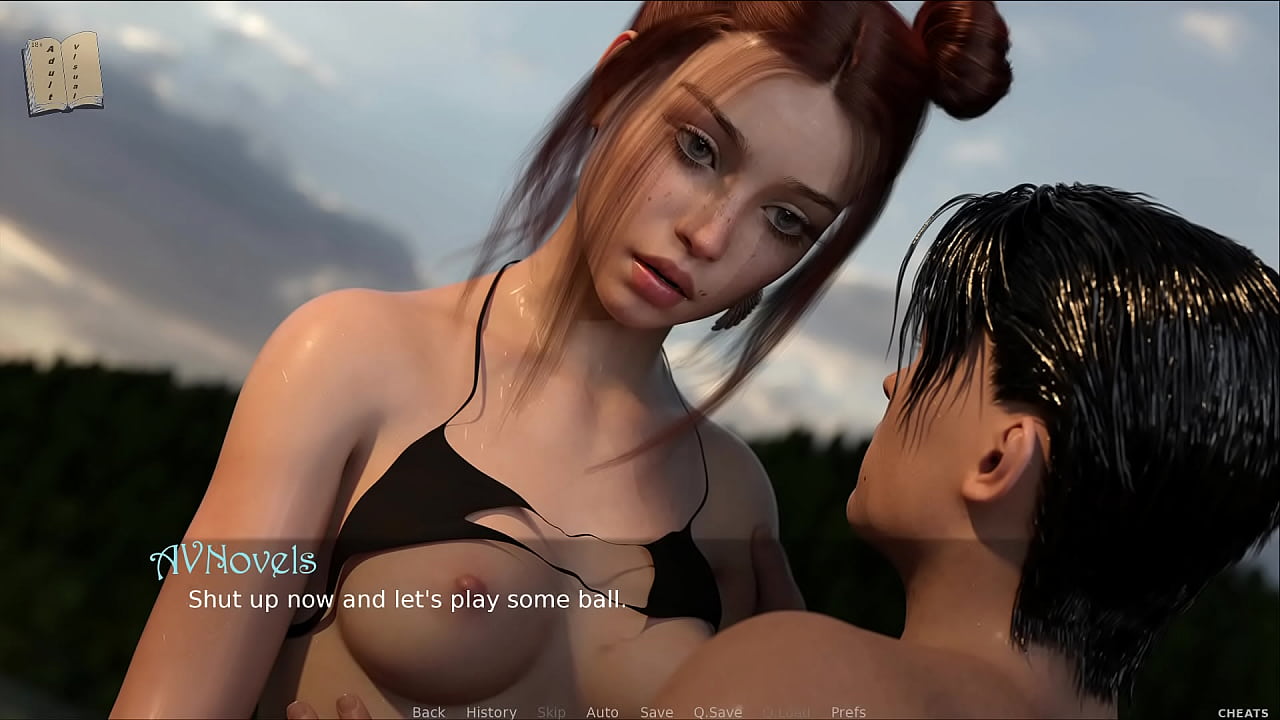Screen dimensions: 1280x720
Task: Enable Auto advance mode
Action: coord(602,712)
